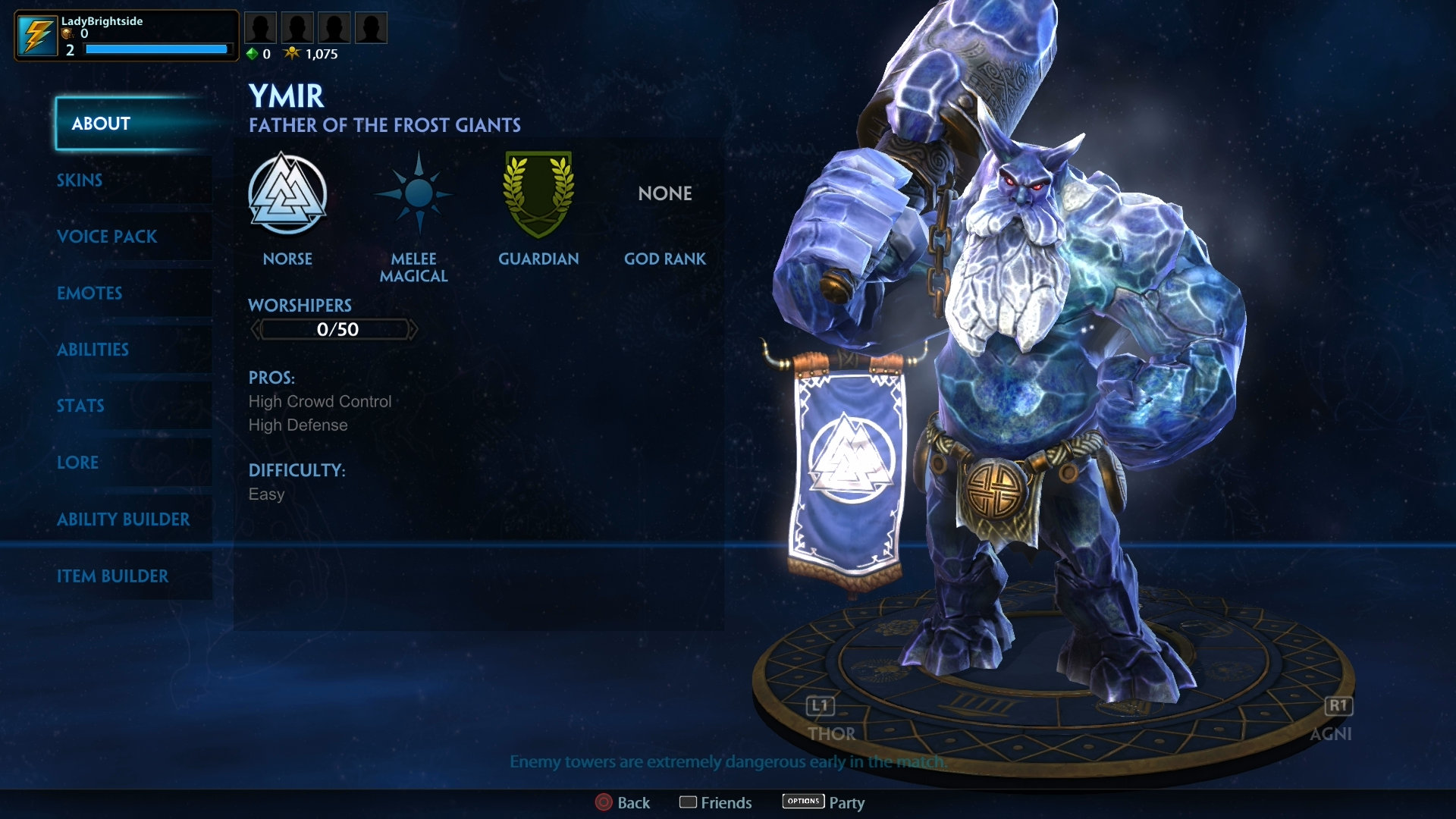Open the Guardian class icon
The width and height of the screenshot is (1456, 819).
538,195
